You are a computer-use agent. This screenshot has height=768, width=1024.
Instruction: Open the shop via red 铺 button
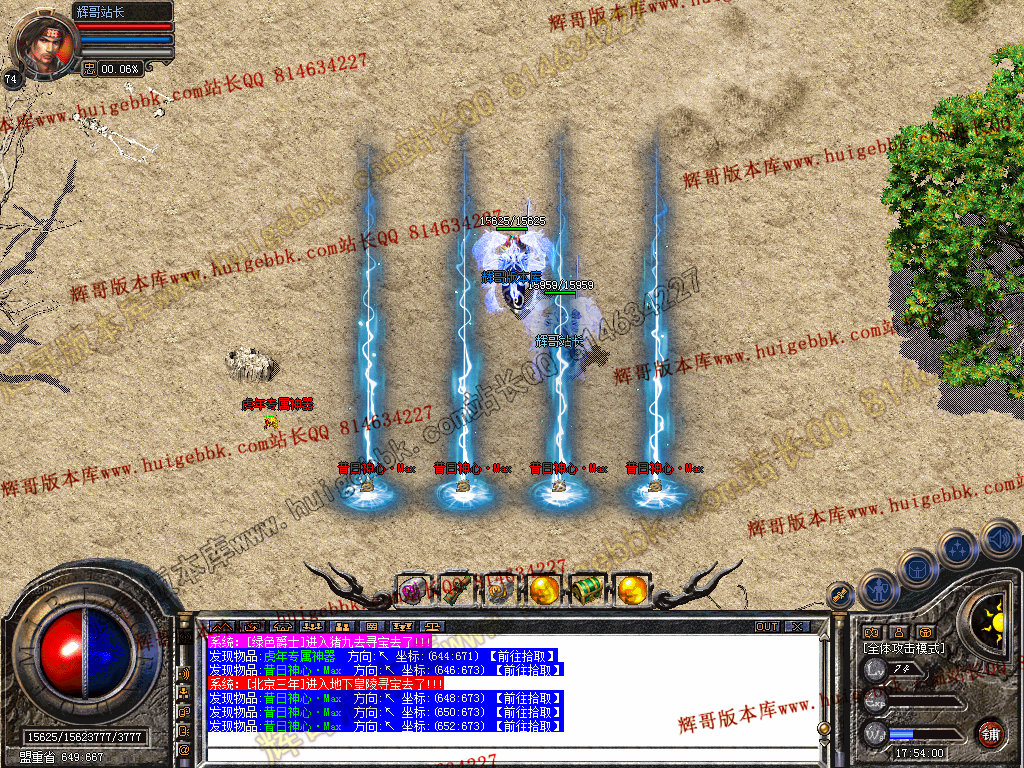(x=990, y=732)
